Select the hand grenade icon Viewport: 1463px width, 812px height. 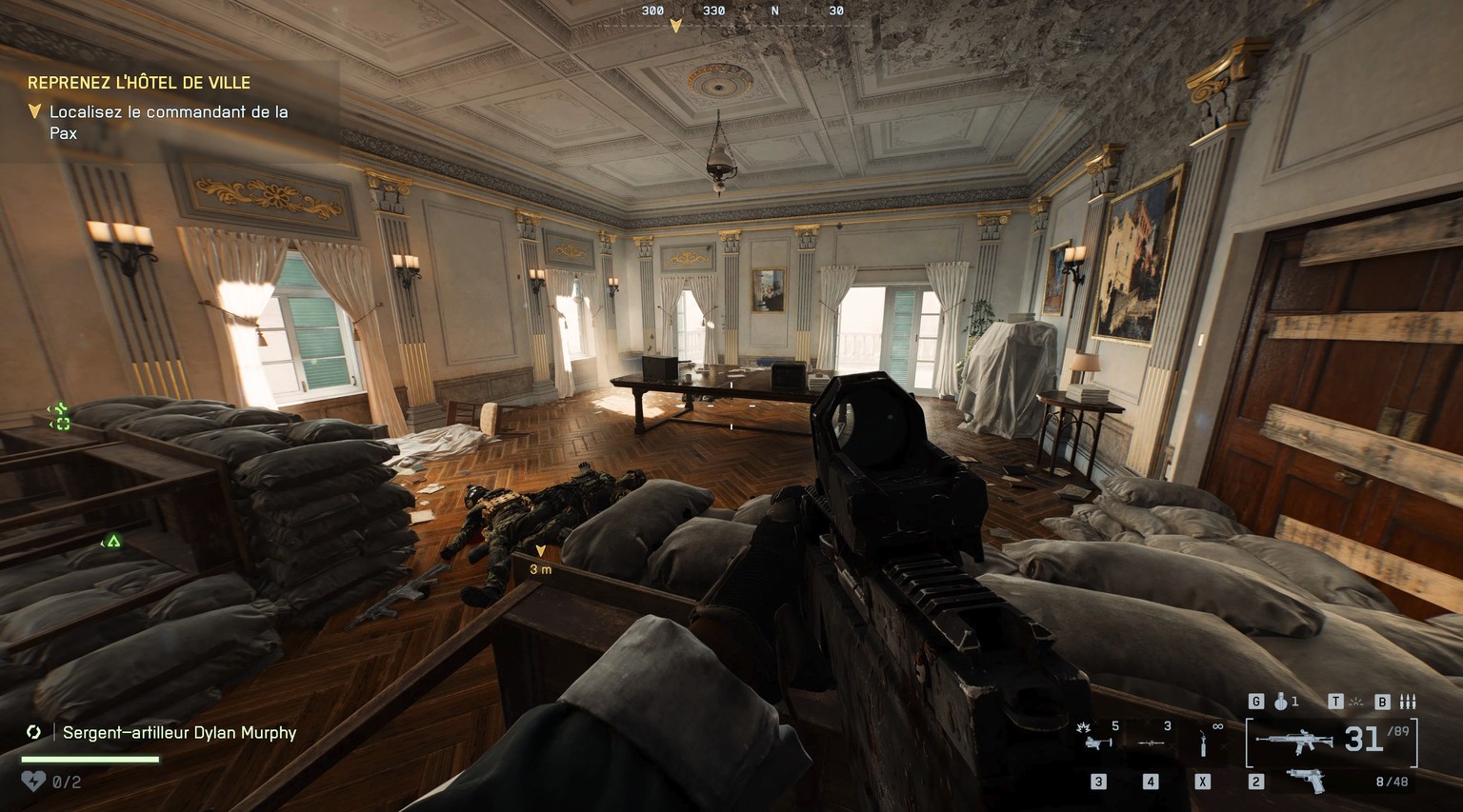[x=1281, y=702]
